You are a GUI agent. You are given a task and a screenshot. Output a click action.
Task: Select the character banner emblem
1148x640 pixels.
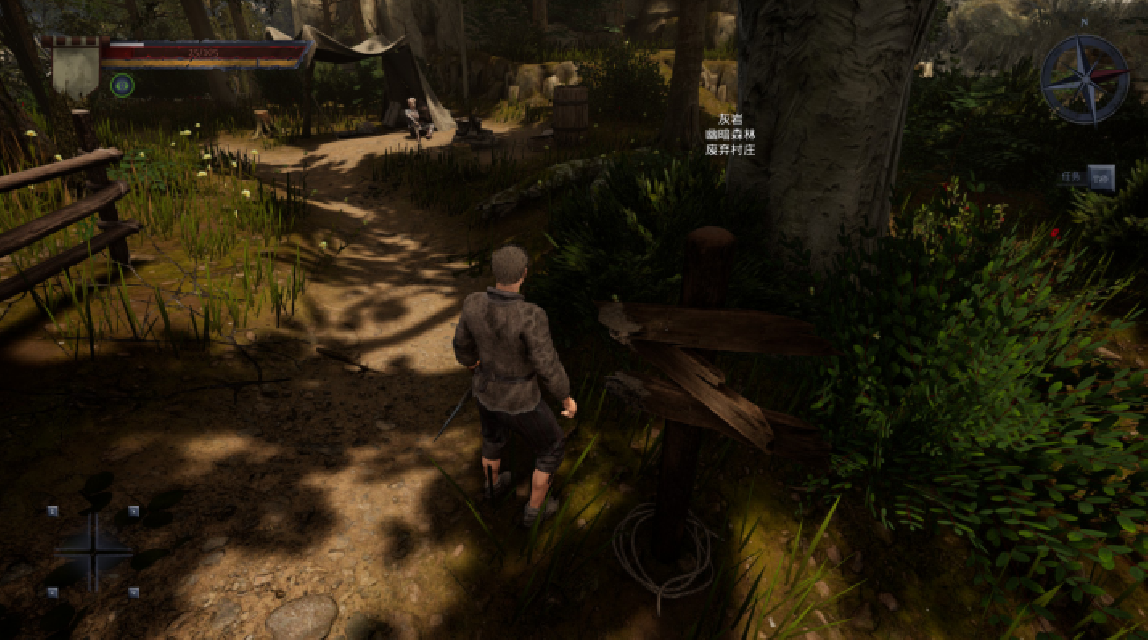(x=76, y=69)
